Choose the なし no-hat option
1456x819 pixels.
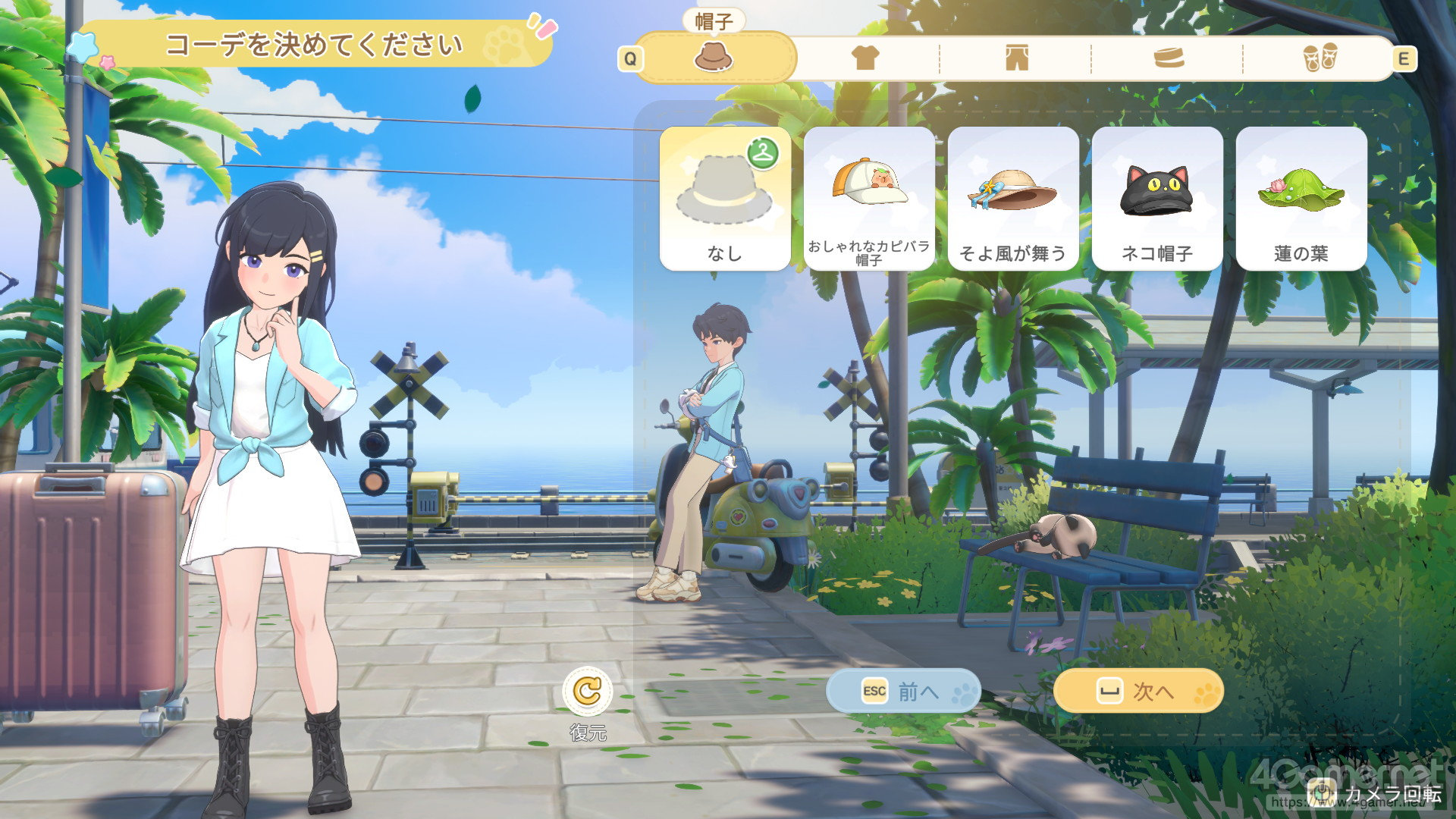click(725, 199)
